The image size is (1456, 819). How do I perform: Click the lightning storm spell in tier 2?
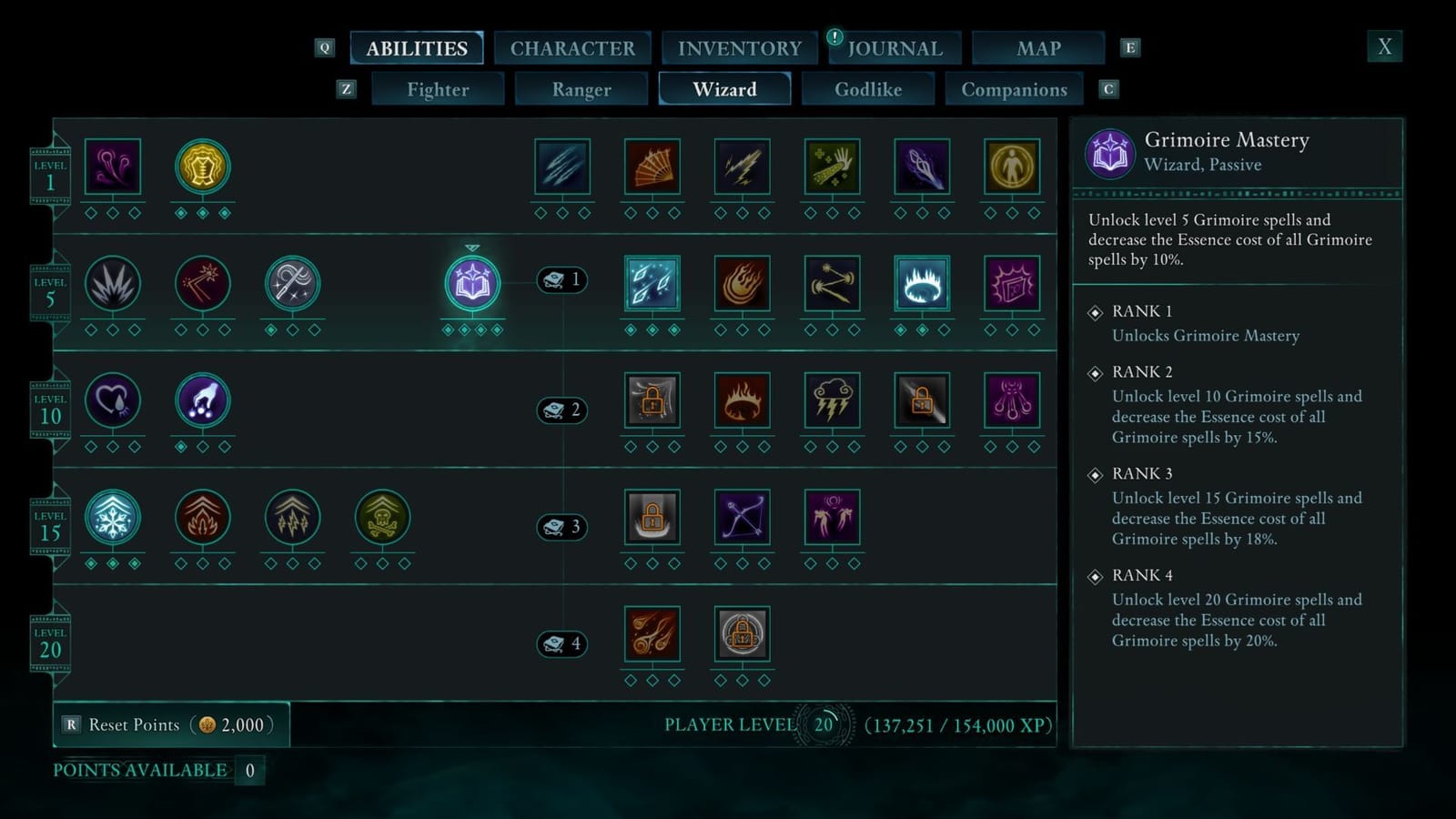[832, 401]
